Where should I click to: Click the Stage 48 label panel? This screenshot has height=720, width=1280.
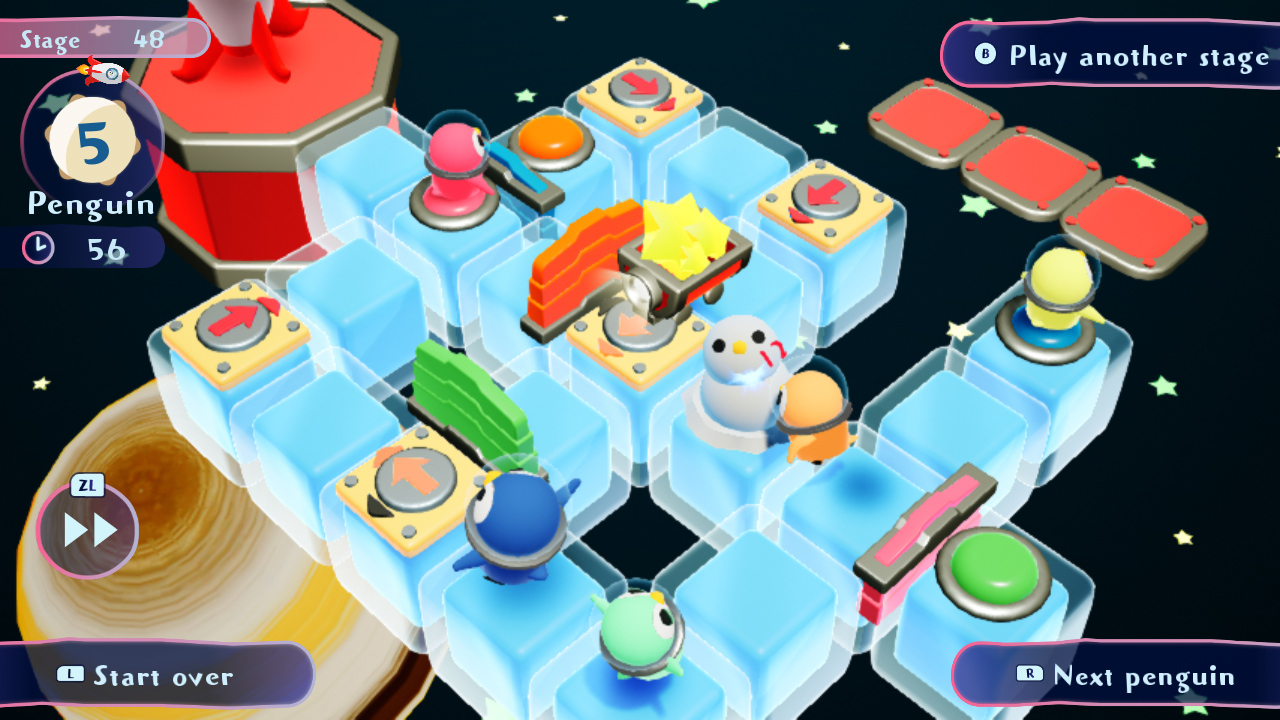(95, 38)
